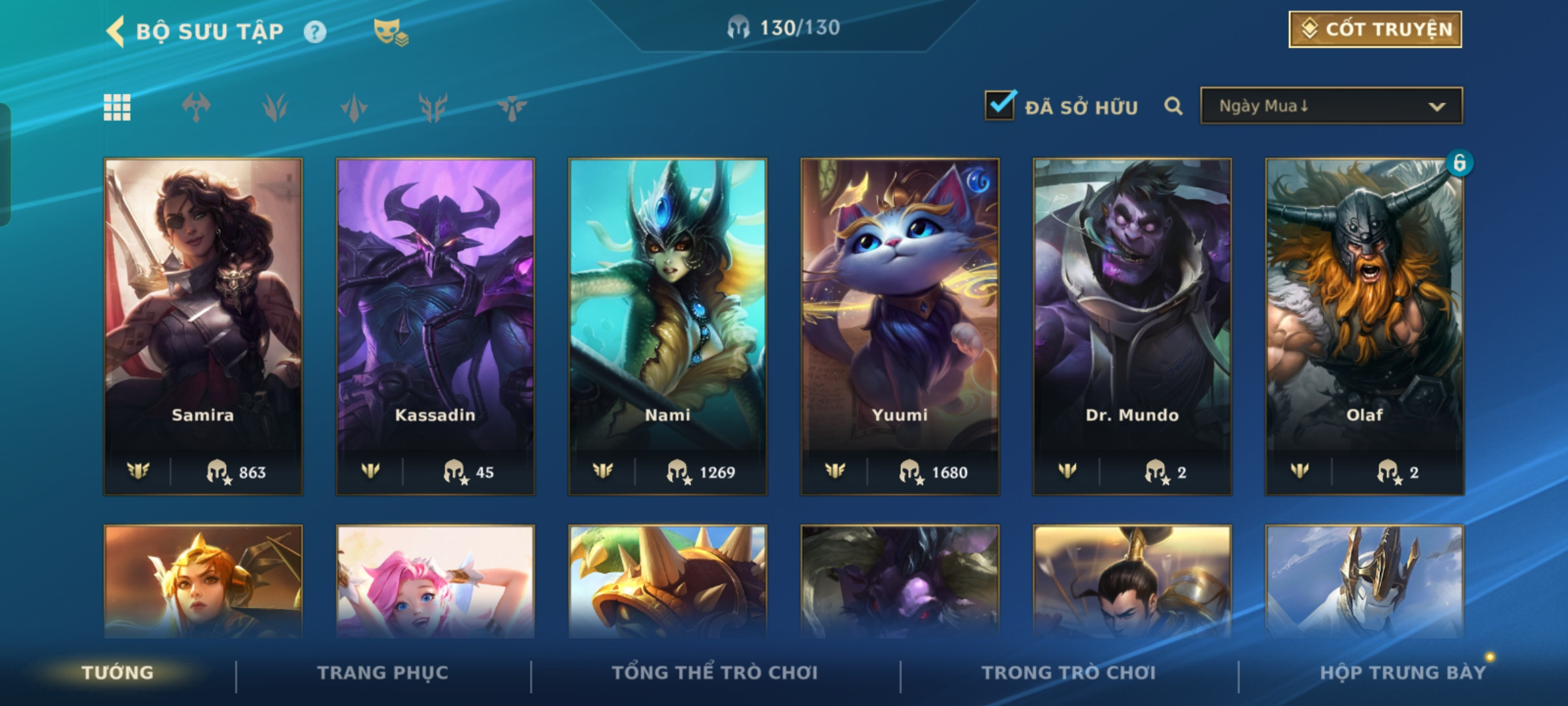Select the Olaf champion card
Image resolution: width=1568 pixels, height=706 pixels.
tap(1365, 326)
